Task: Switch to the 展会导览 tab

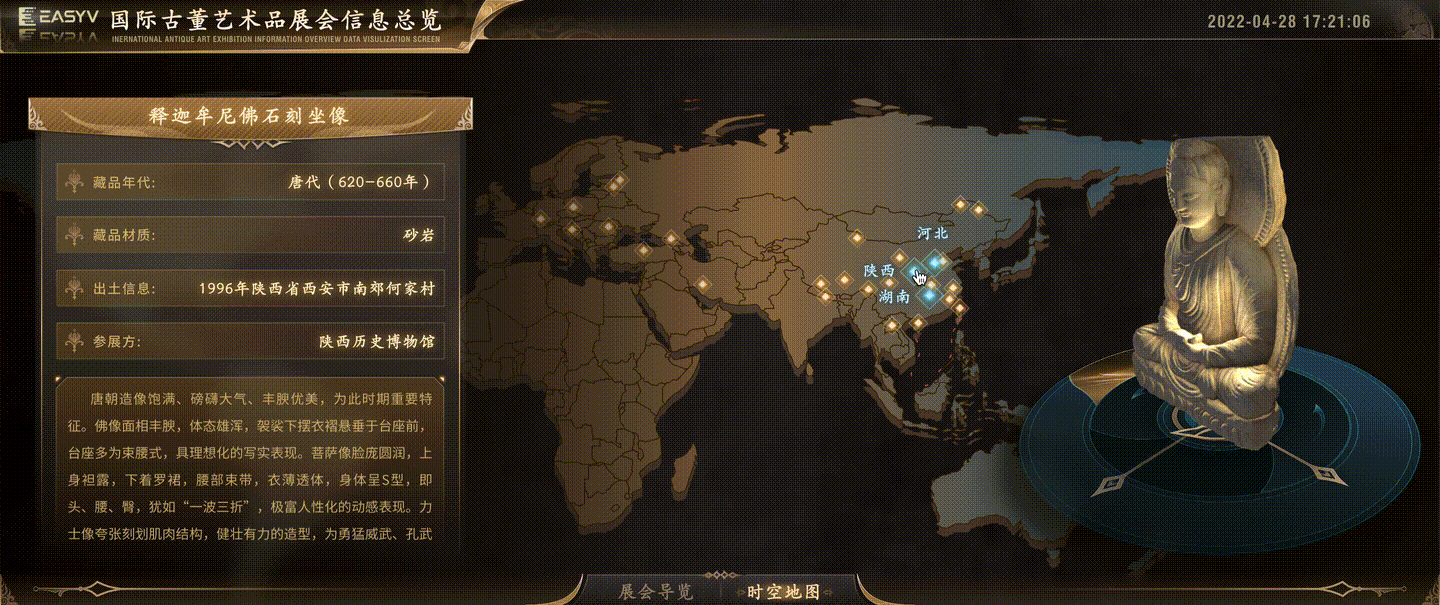Action: (x=656, y=592)
